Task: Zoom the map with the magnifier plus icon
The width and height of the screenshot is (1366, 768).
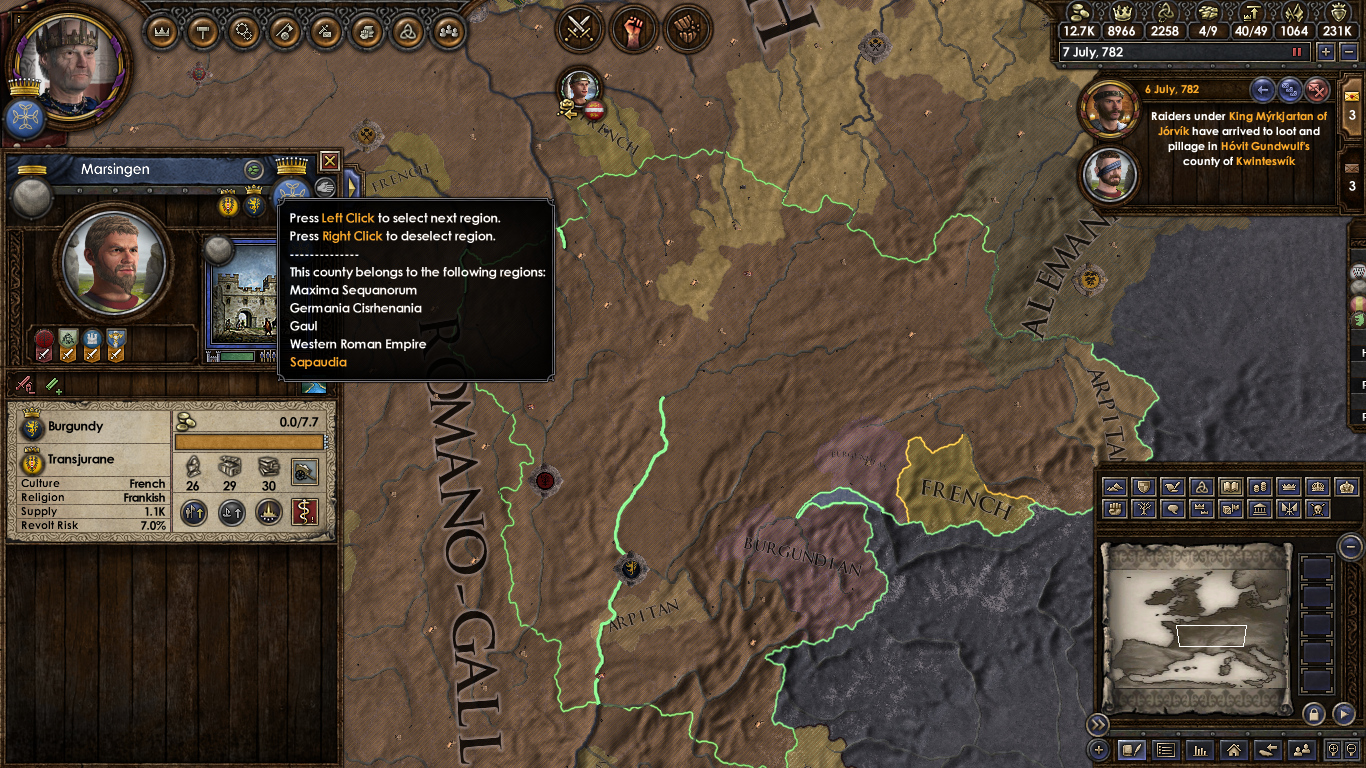Action: (1334, 750)
